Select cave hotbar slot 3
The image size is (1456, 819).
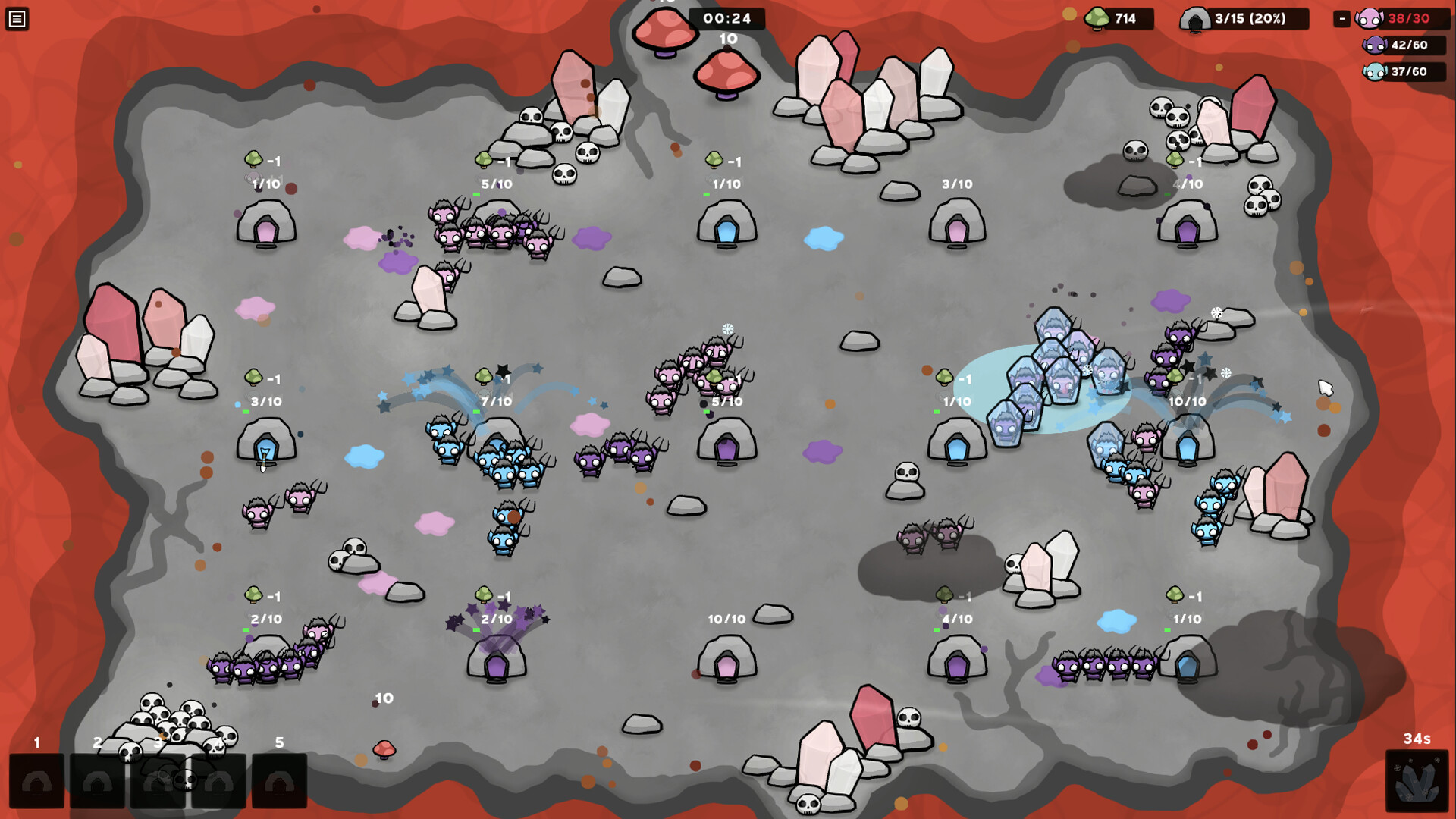[158, 780]
